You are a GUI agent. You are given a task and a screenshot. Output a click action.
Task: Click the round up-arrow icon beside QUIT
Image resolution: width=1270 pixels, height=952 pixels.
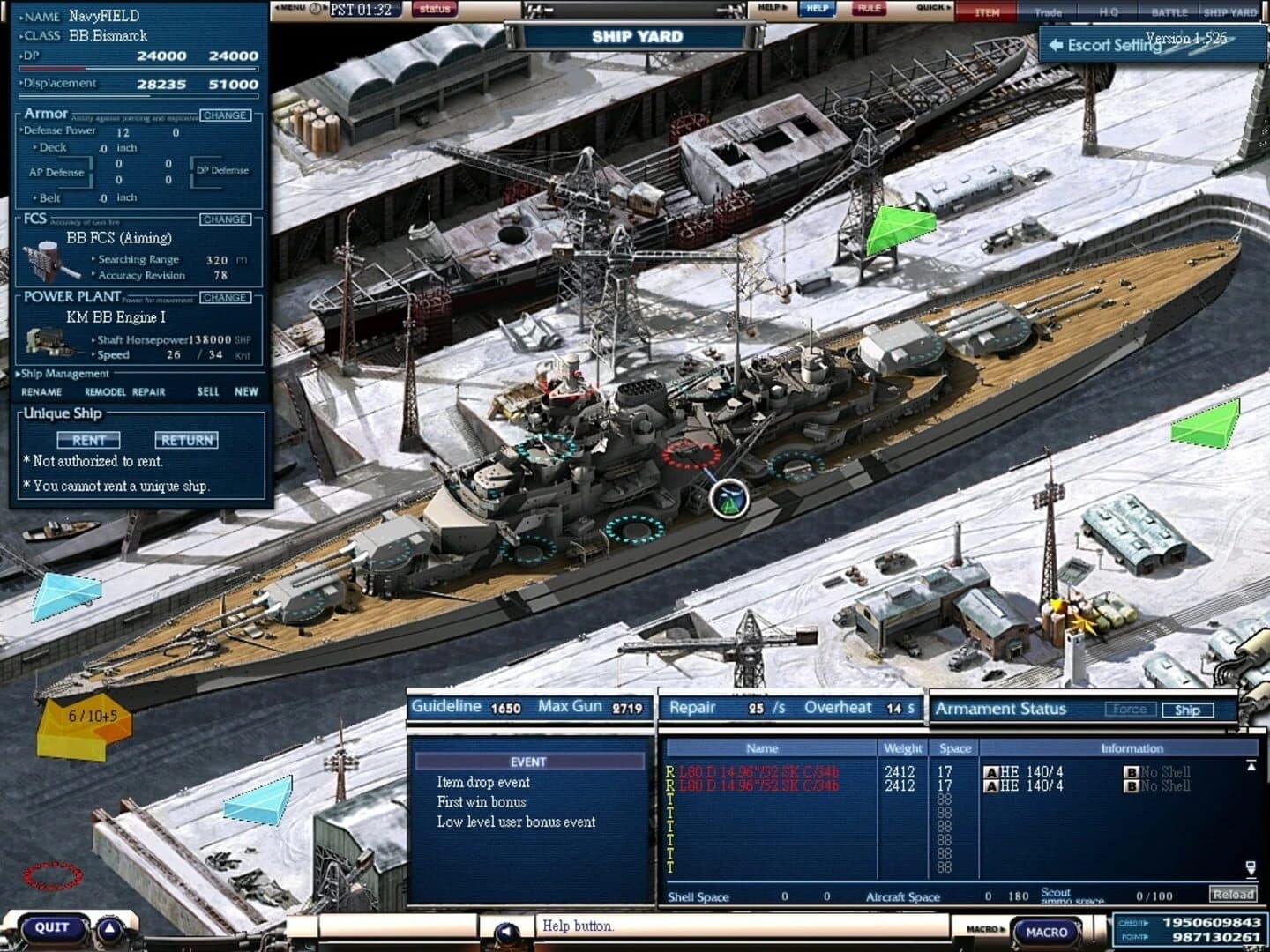[x=108, y=927]
